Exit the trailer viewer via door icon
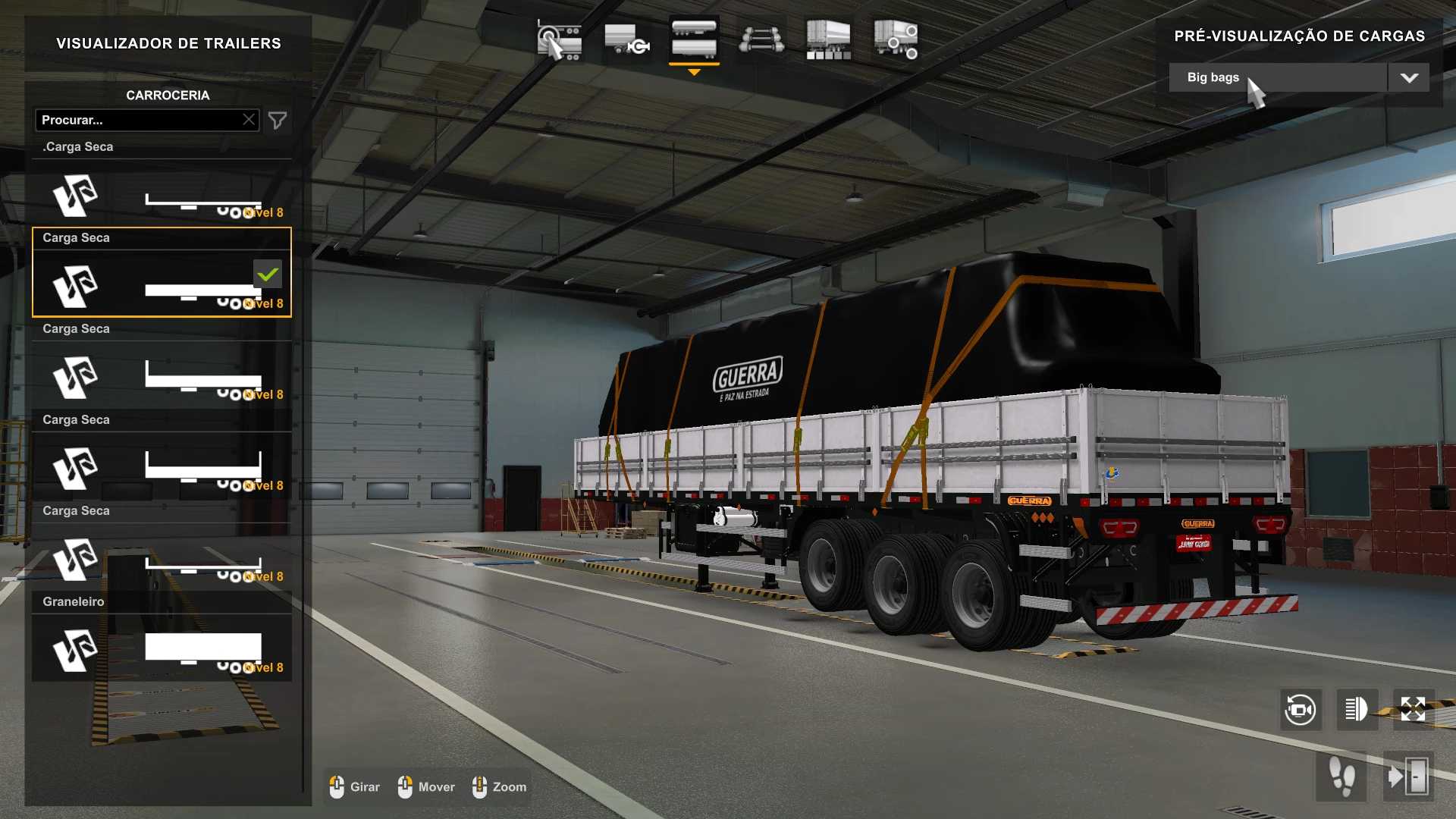 (1408, 777)
